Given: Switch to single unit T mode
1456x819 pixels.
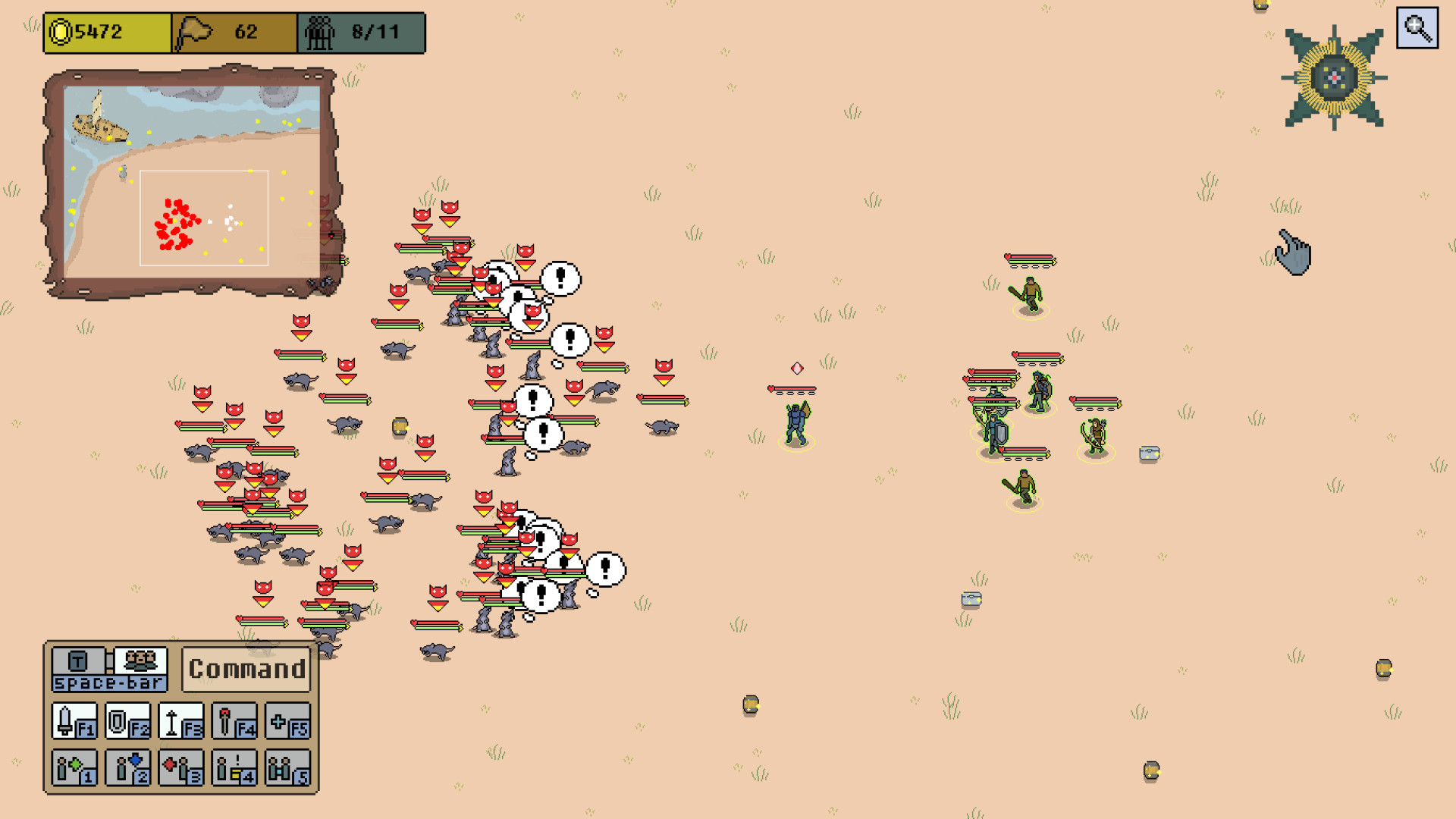Looking at the screenshot, I should pos(77,662).
